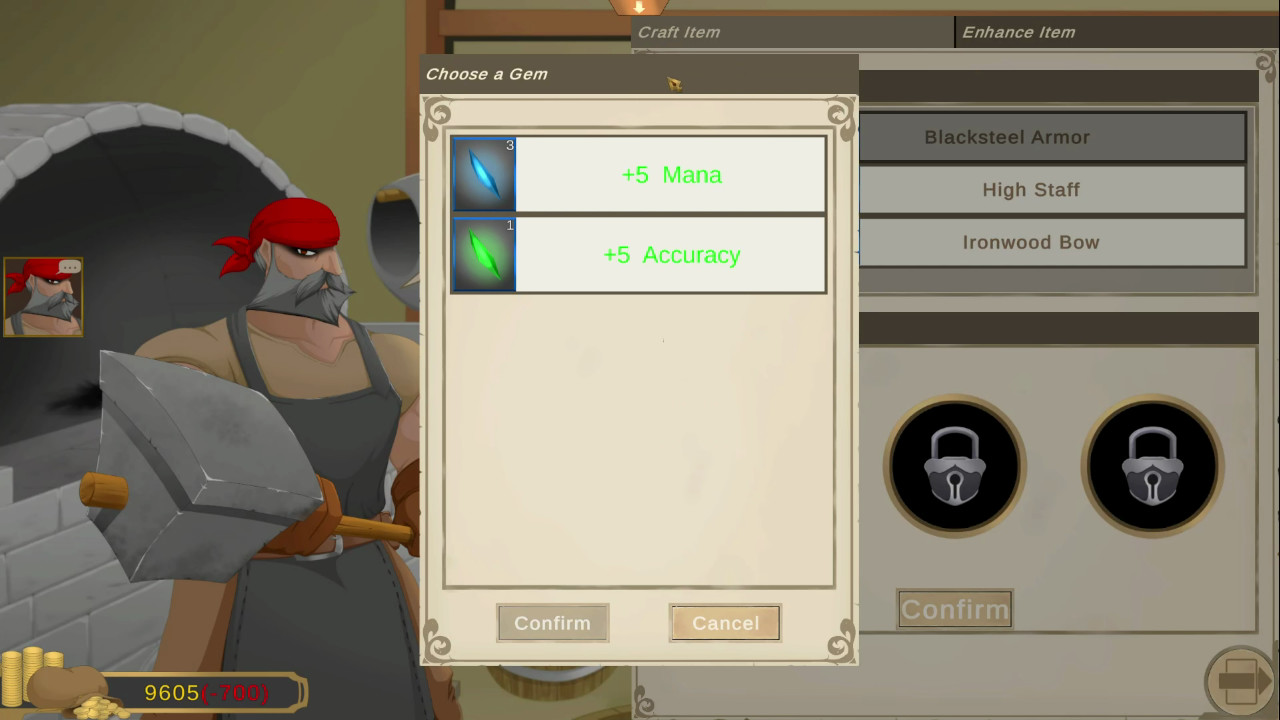
Task: Cancel the Choose a Gem dialog
Action: tap(724, 622)
